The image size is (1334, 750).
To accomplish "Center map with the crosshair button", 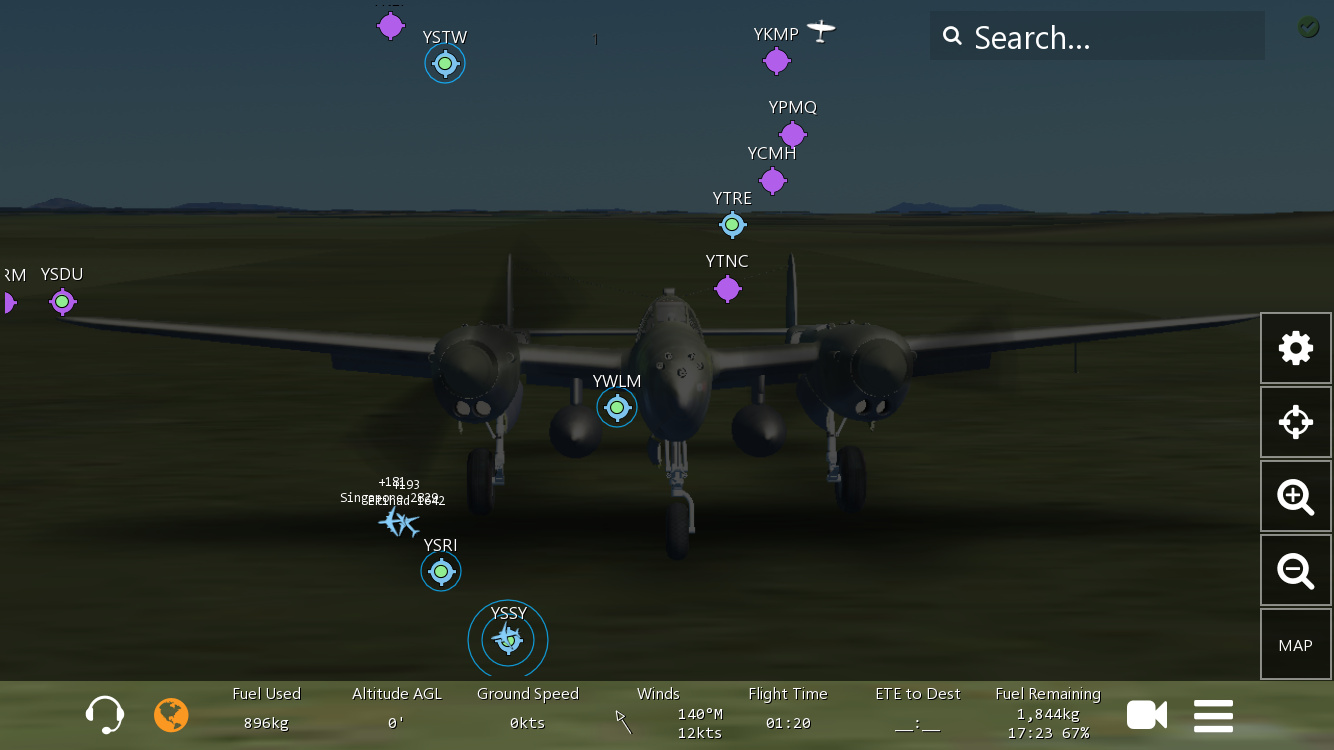I will (1295, 422).
